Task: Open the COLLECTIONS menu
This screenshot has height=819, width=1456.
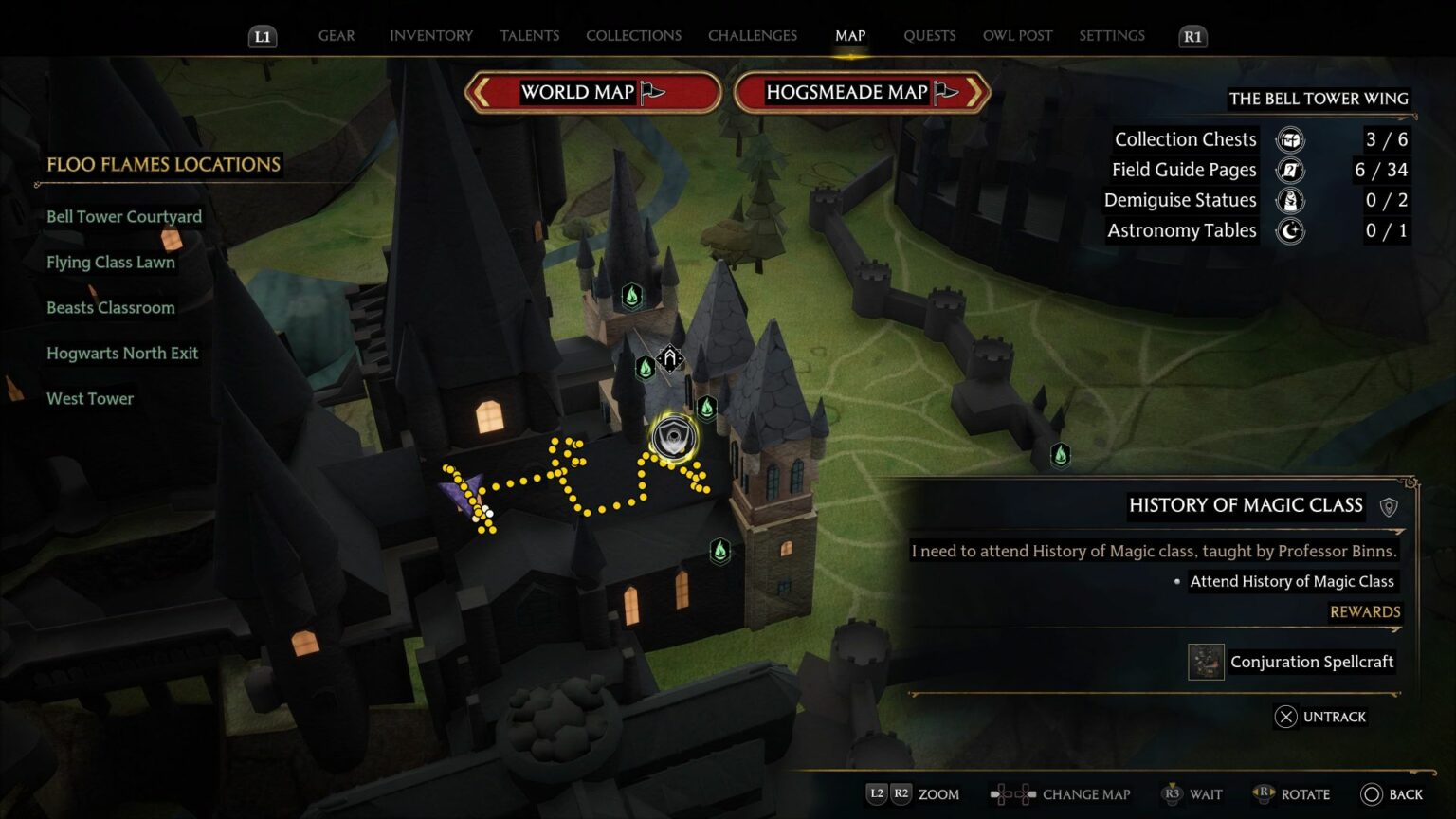Action: tap(633, 35)
